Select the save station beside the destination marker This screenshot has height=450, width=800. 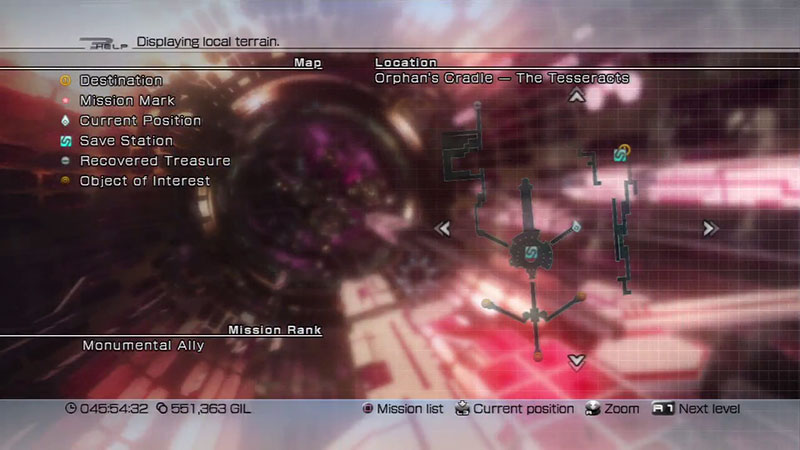click(x=619, y=154)
